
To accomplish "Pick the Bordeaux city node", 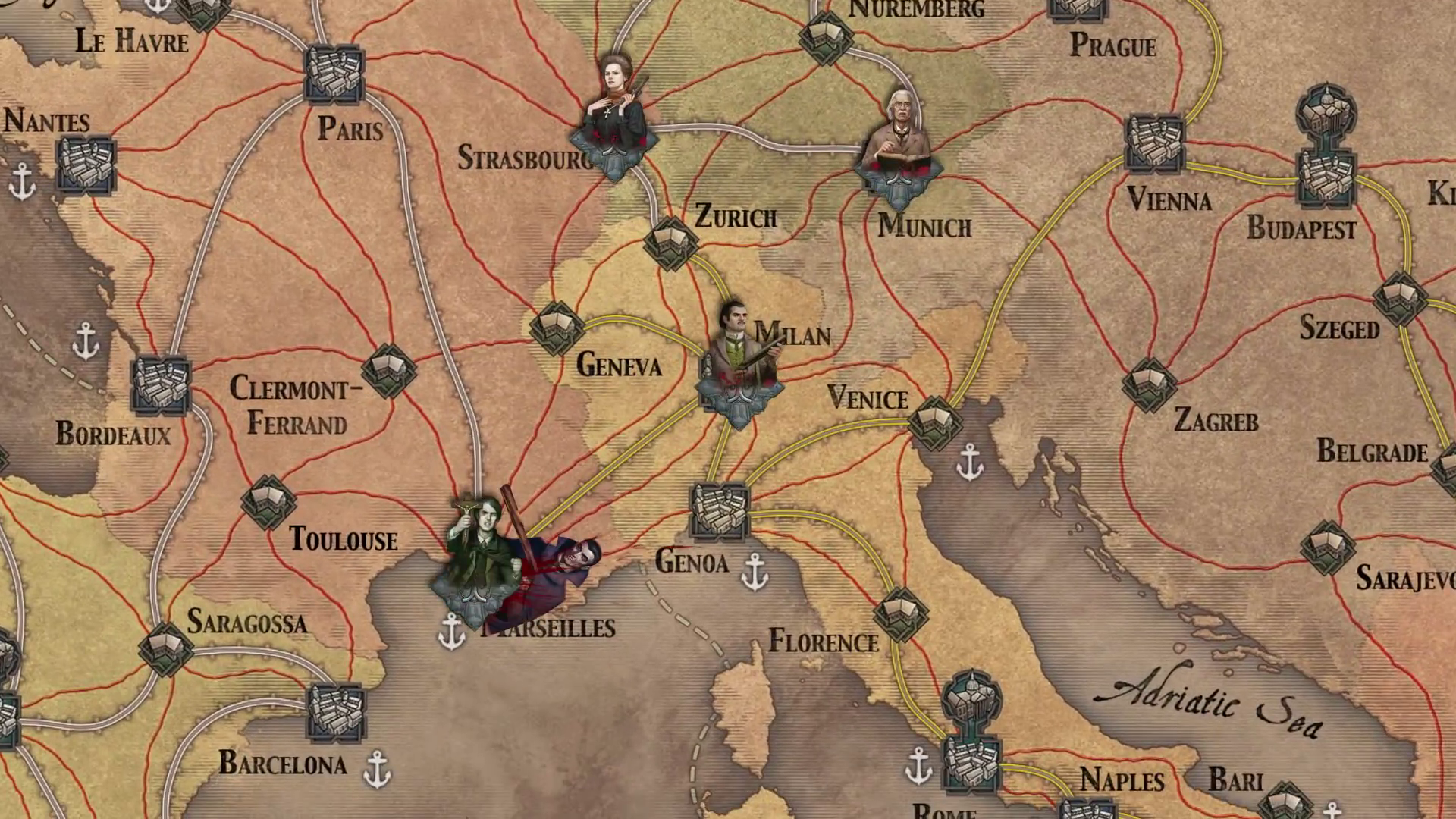I will [161, 384].
